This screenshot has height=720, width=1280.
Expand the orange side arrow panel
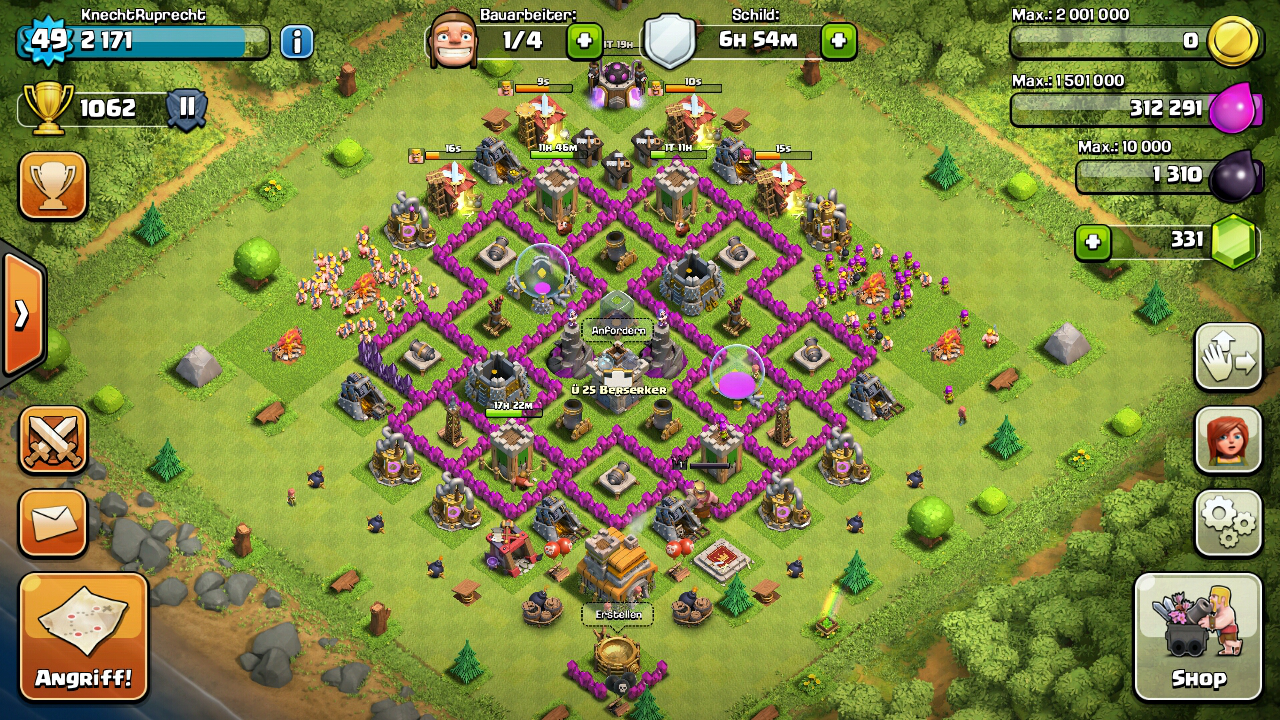point(22,314)
